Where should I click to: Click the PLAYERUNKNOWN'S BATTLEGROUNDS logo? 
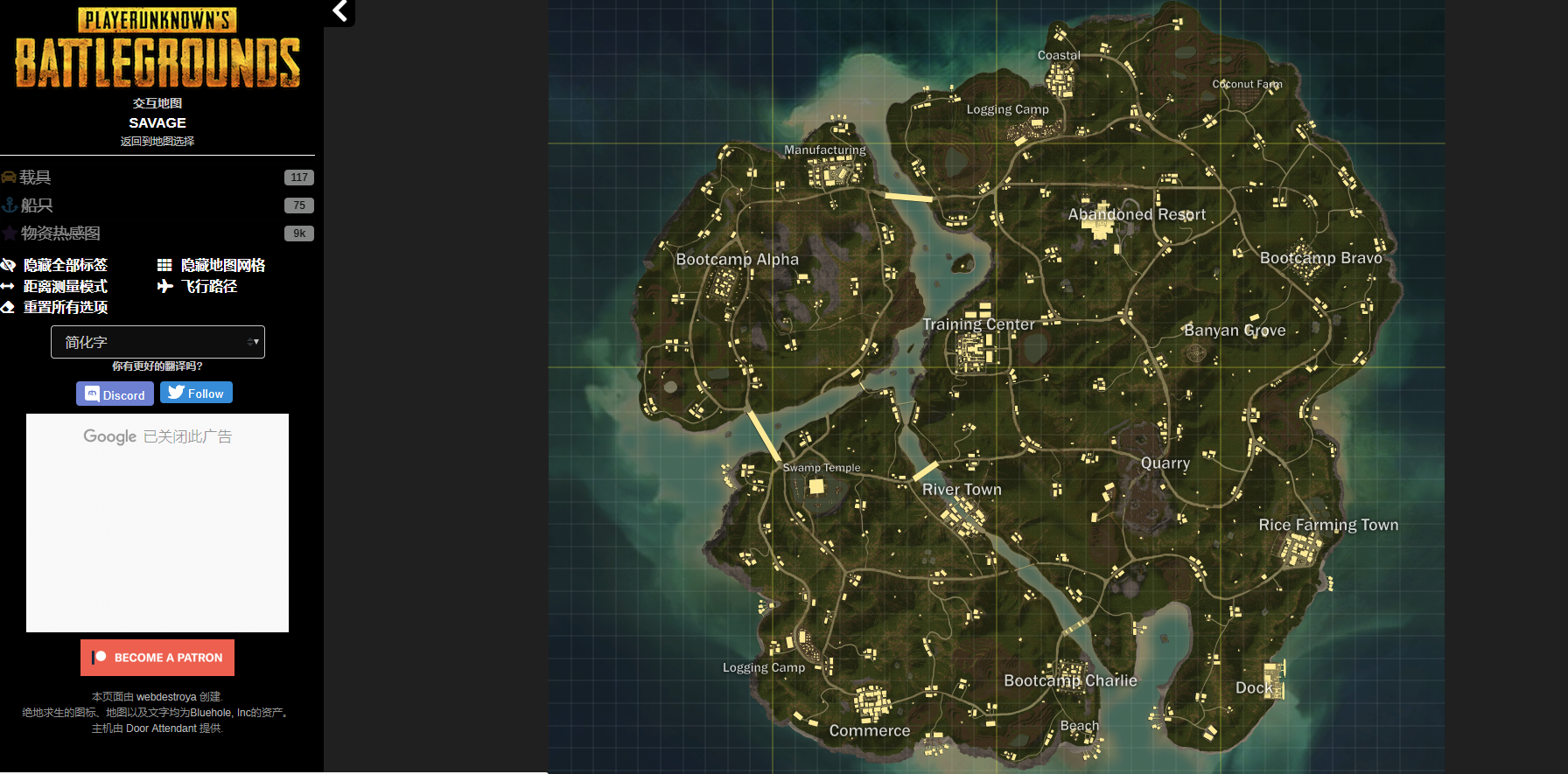[x=157, y=52]
